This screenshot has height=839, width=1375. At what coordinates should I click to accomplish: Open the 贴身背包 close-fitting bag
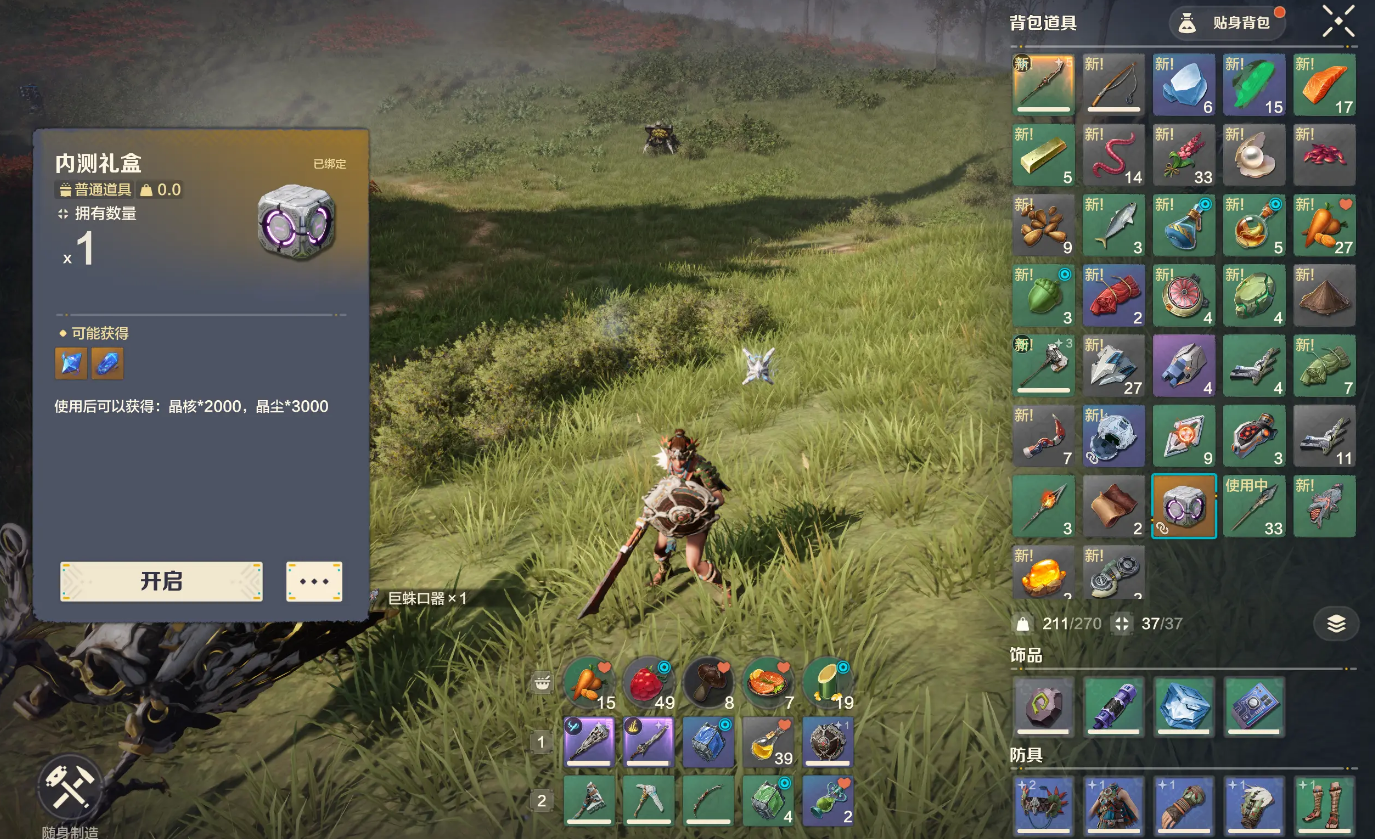click(x=1227, y=22)
